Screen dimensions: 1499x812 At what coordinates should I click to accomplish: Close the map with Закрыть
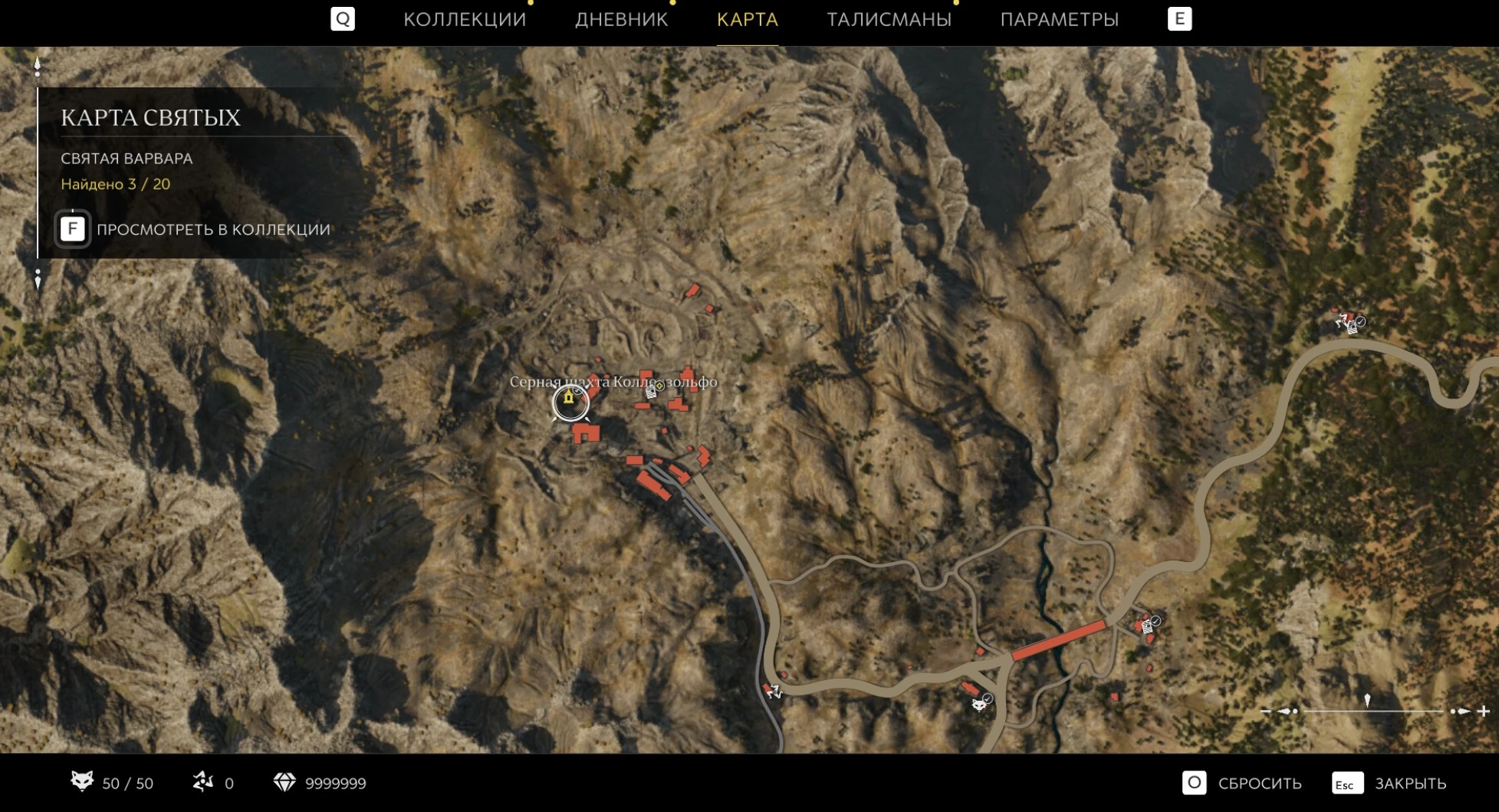tap(1389, 783)
